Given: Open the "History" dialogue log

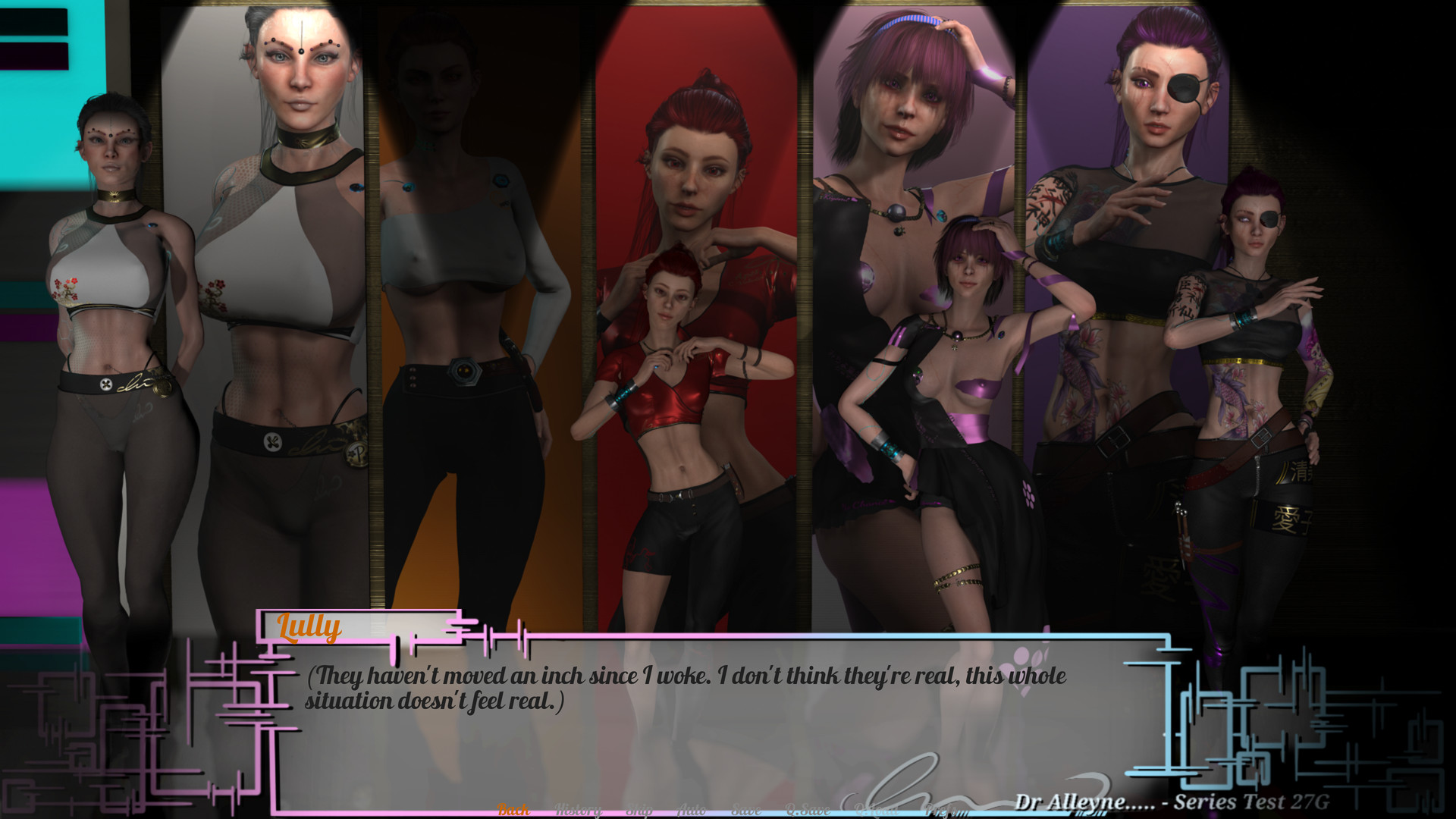Looking at the screenshot, I should (579, 809).
